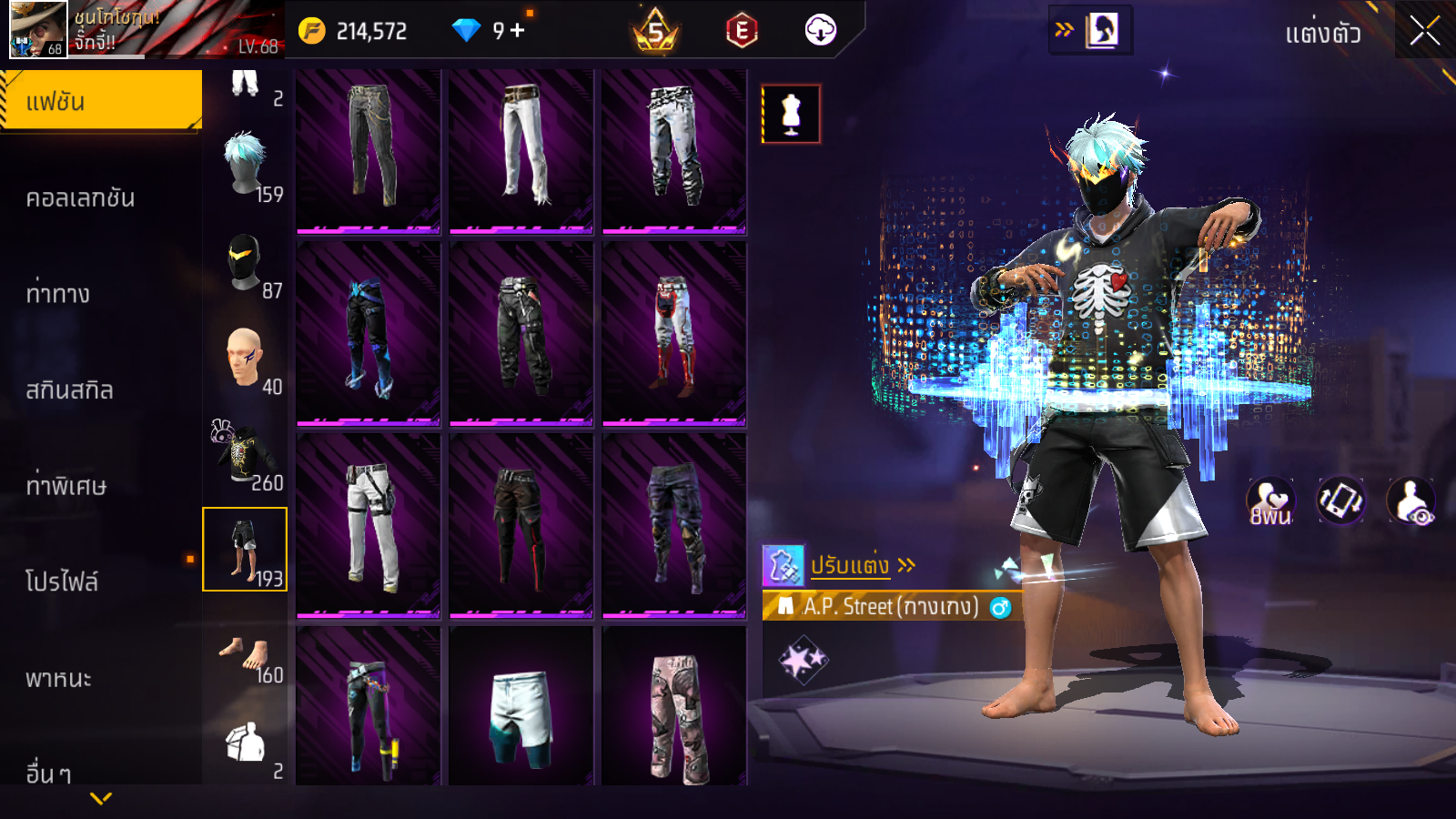
Task: Open the คอลเลกชัน category
Action: tap(81, 198)
